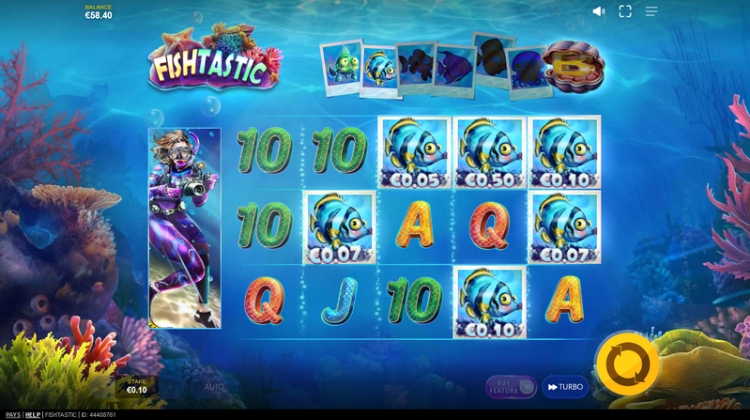
Task: Activate Turbo mode
Action: click(x=565, y=386)
